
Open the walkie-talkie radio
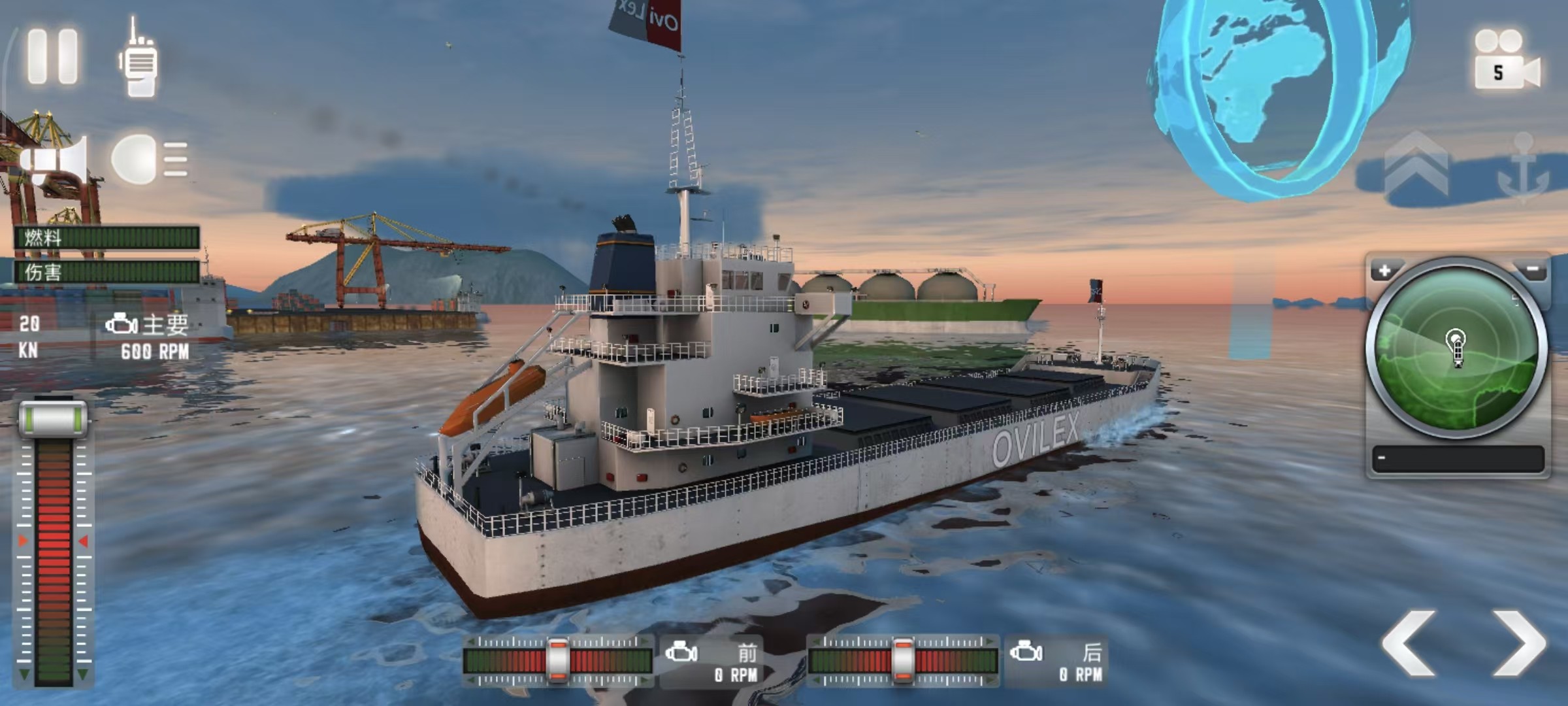tap(139, 59)
